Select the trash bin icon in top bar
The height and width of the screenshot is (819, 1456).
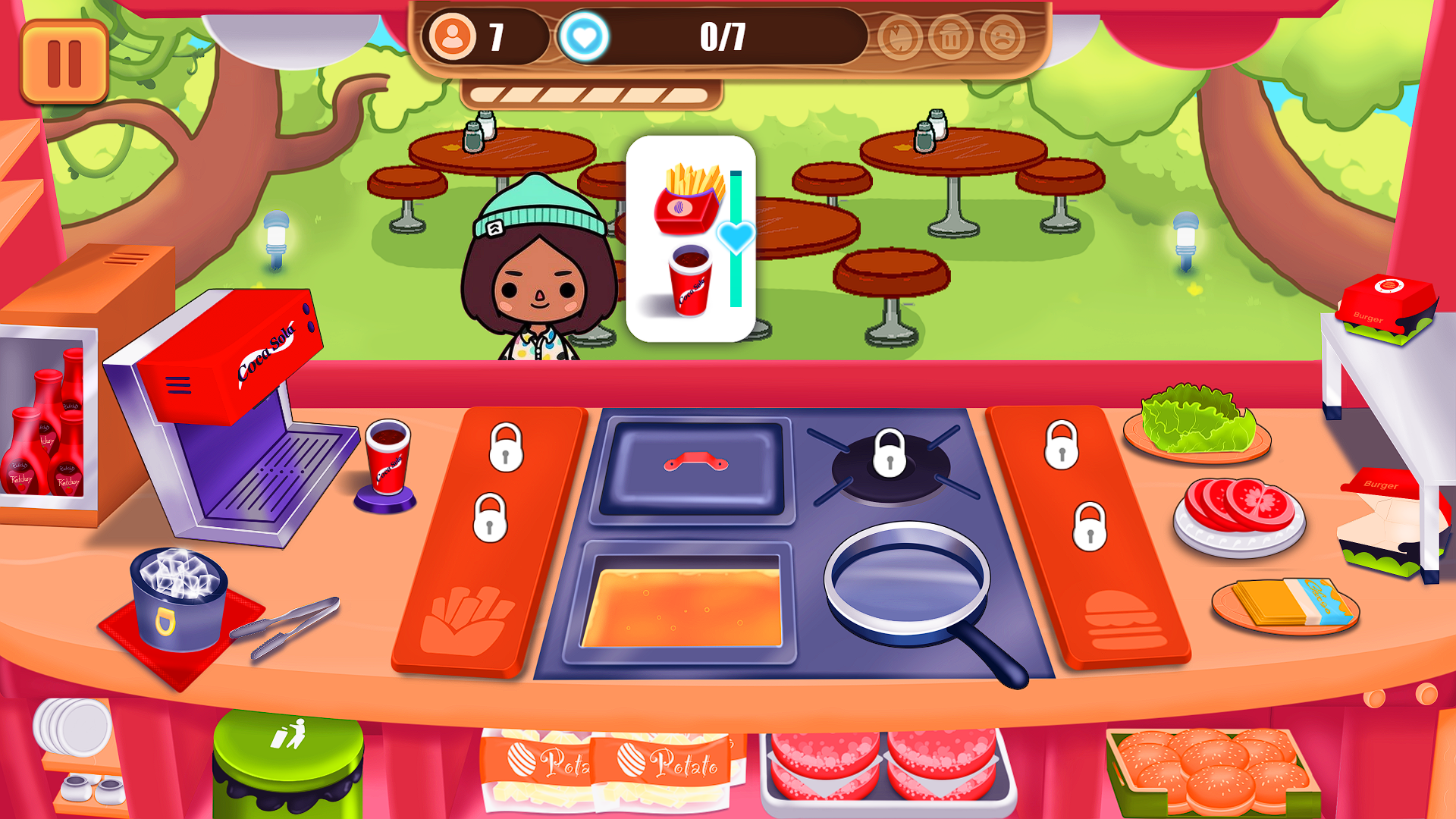(x=949, y=38)
